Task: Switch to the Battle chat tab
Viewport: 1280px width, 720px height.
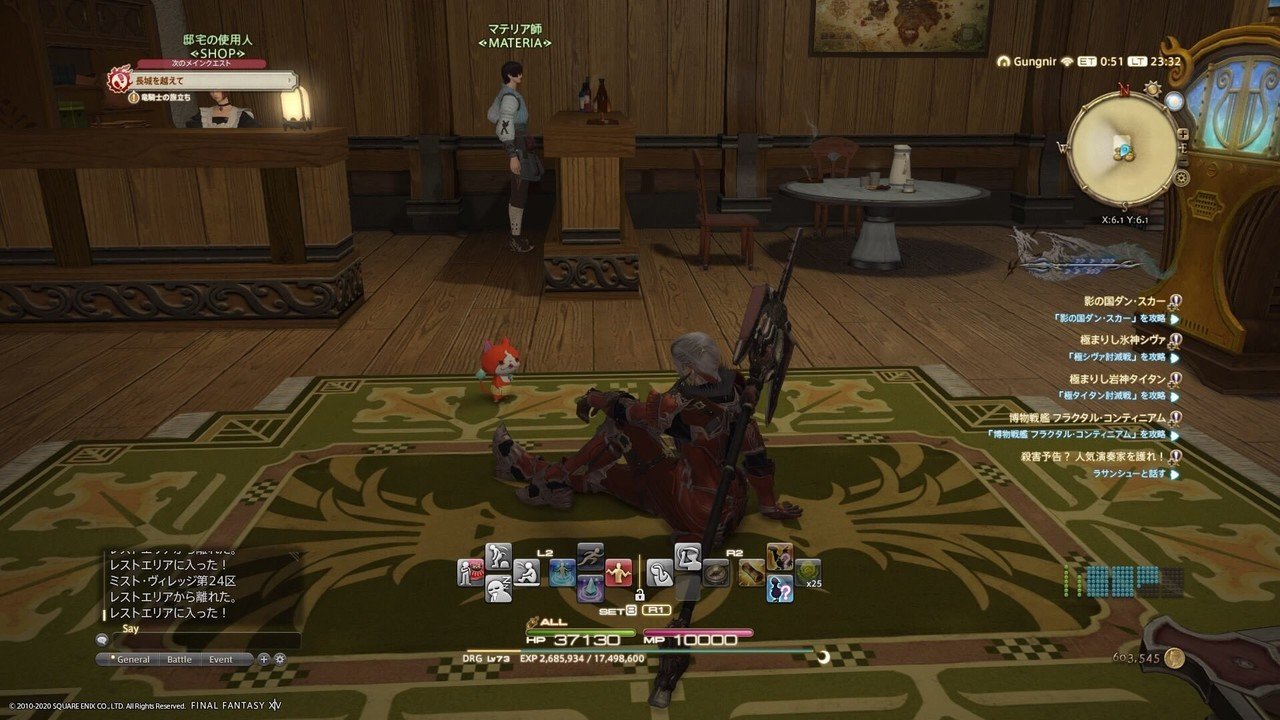Action: click(179, 659)
